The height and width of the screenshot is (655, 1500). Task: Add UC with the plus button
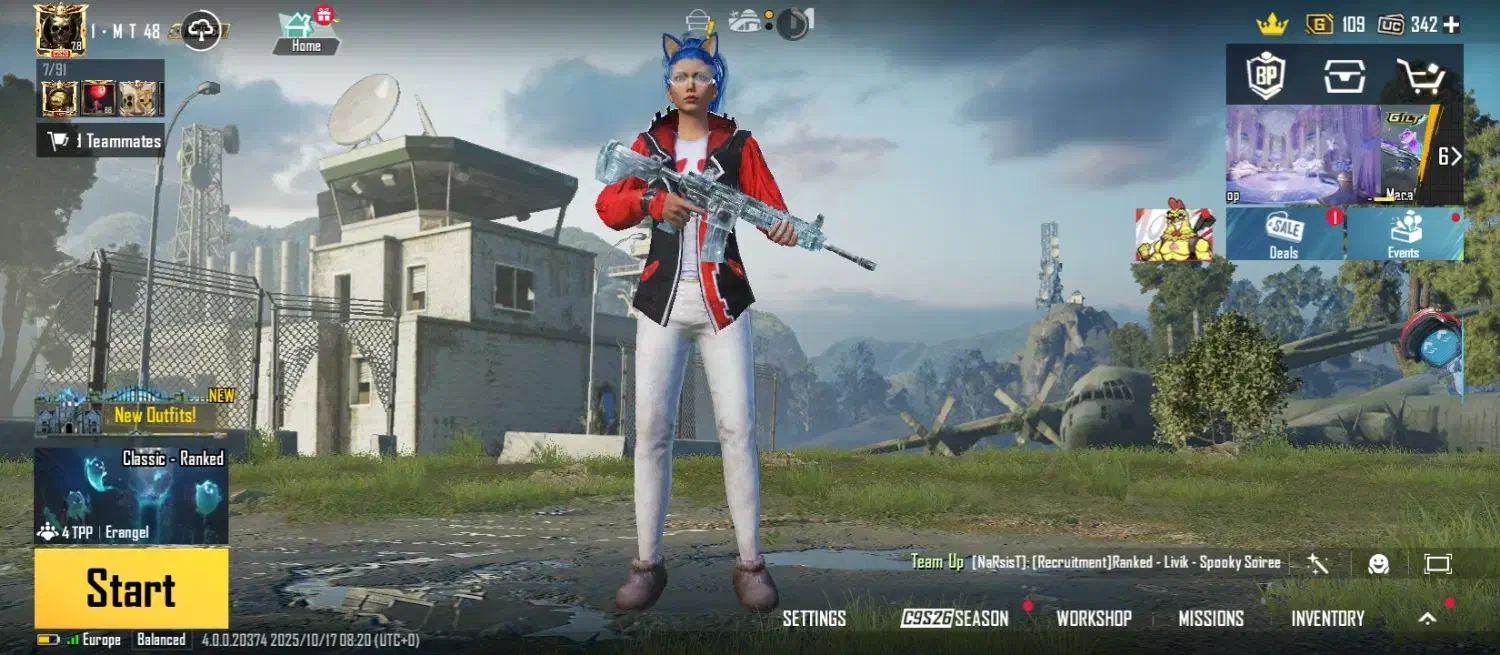pyautogui.click(x=1452, y=25)
